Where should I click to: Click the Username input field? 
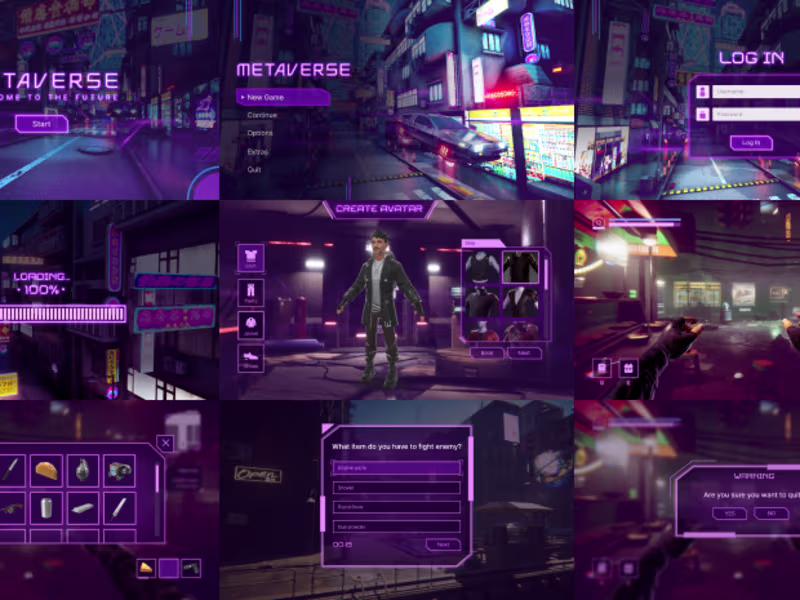click(x=745, y=91)
